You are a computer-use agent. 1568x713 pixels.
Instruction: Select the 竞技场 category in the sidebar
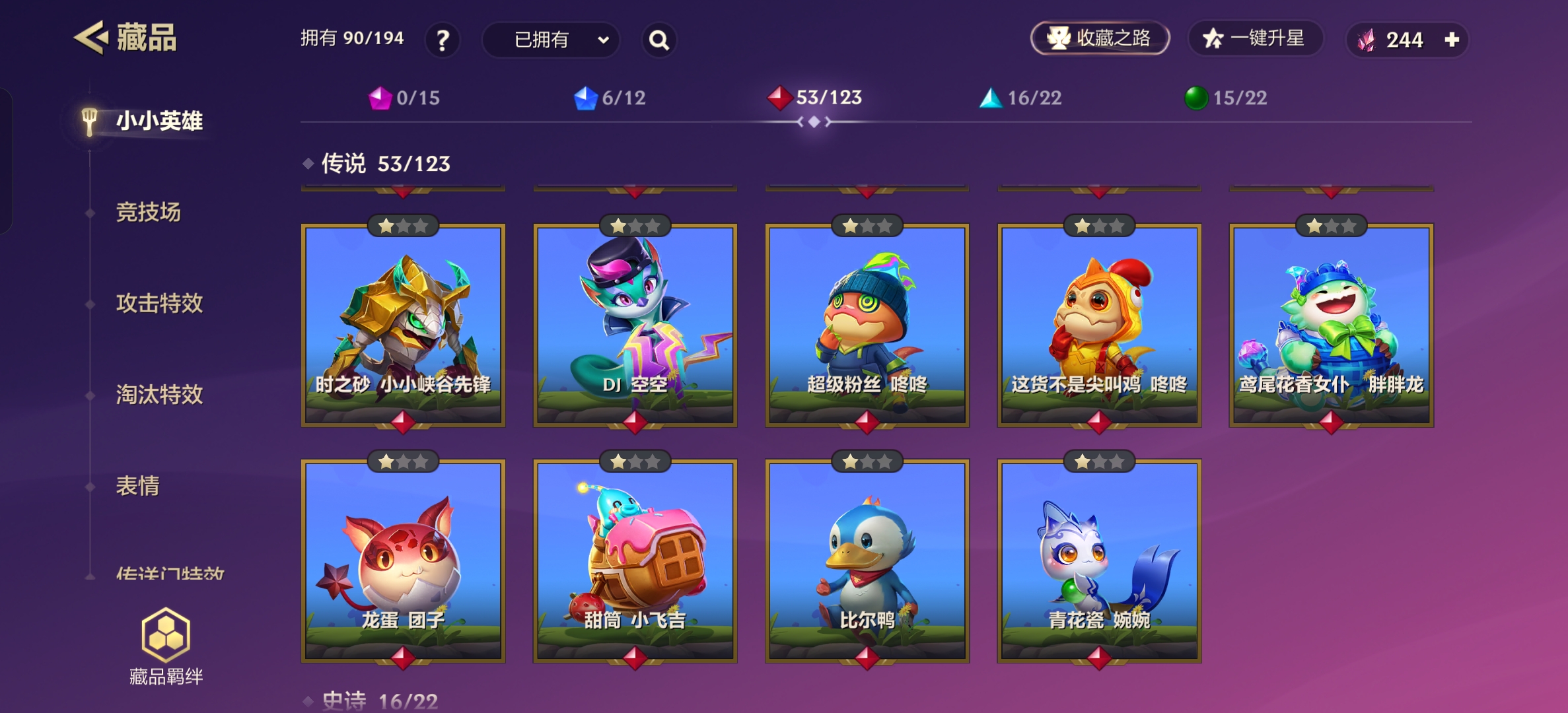[148, 213]
